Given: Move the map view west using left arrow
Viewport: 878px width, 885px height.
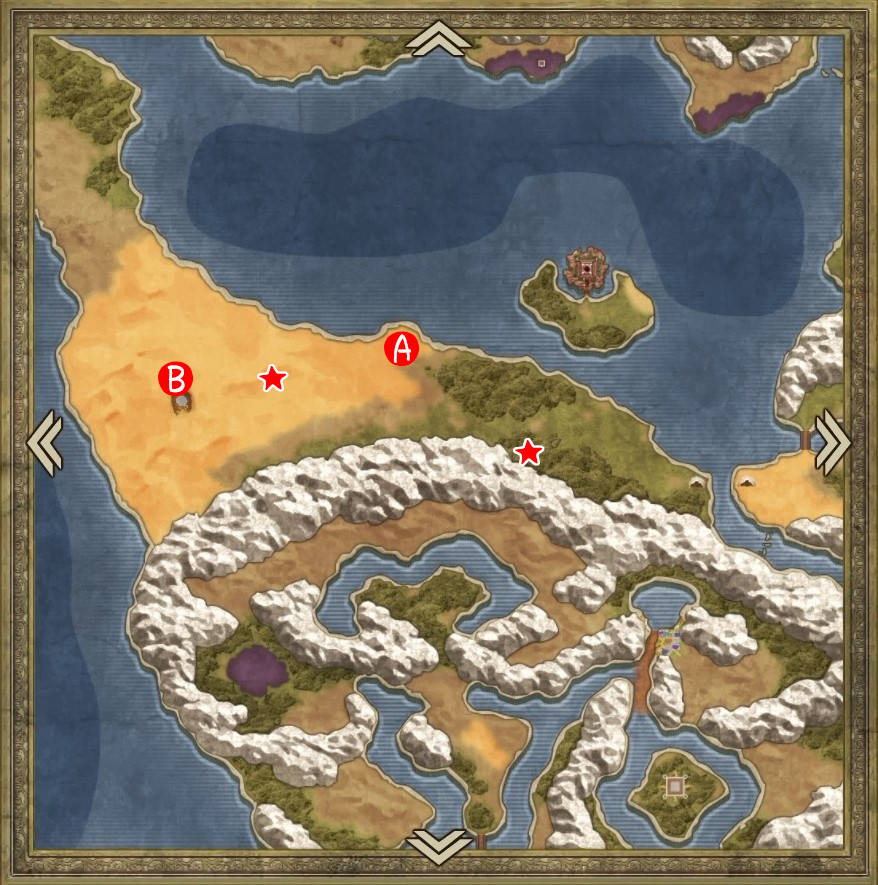Looking at the screenshot, I should tap(44, 443).
